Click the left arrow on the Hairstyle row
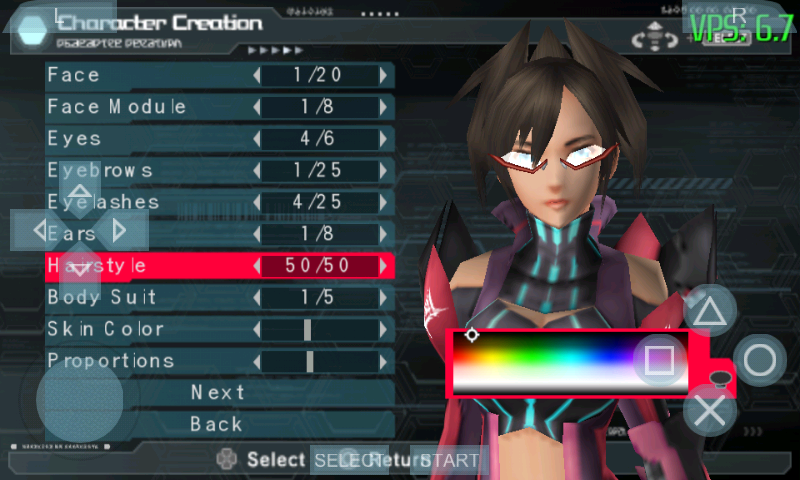The width and height of the screenshot is (800, 480). (257, 266)
